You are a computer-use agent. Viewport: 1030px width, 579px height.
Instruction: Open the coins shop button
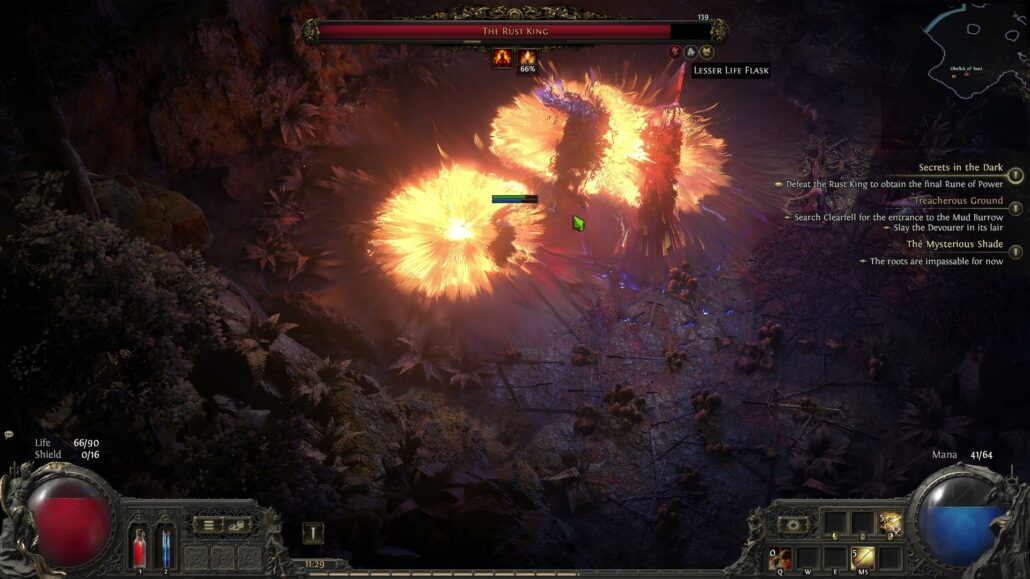tap(236, 524)
